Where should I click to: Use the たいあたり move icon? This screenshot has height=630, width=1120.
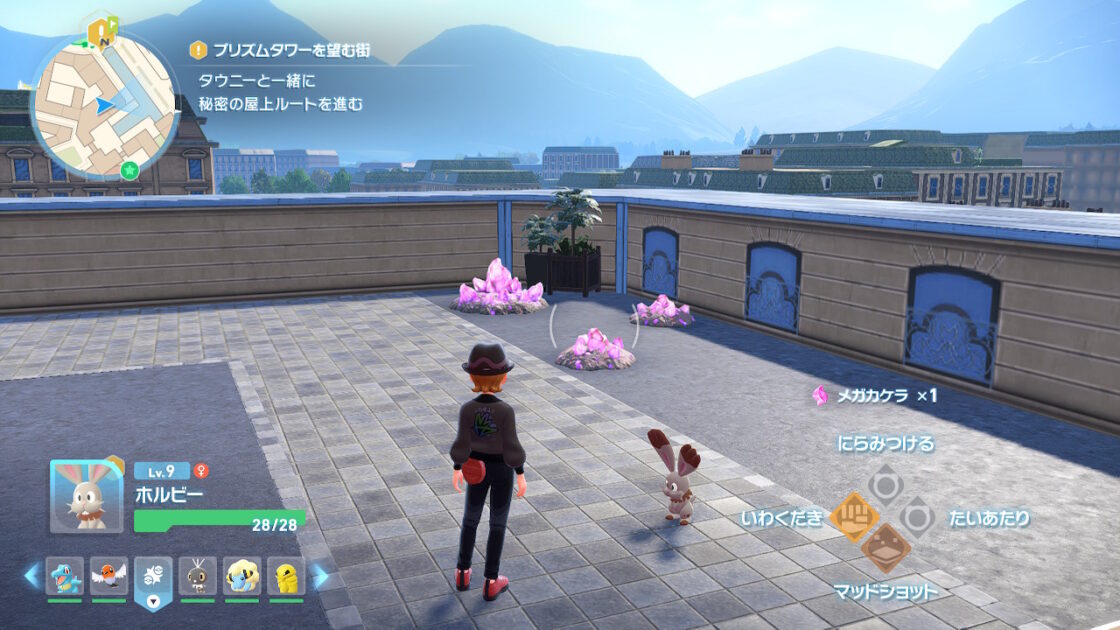917,517
